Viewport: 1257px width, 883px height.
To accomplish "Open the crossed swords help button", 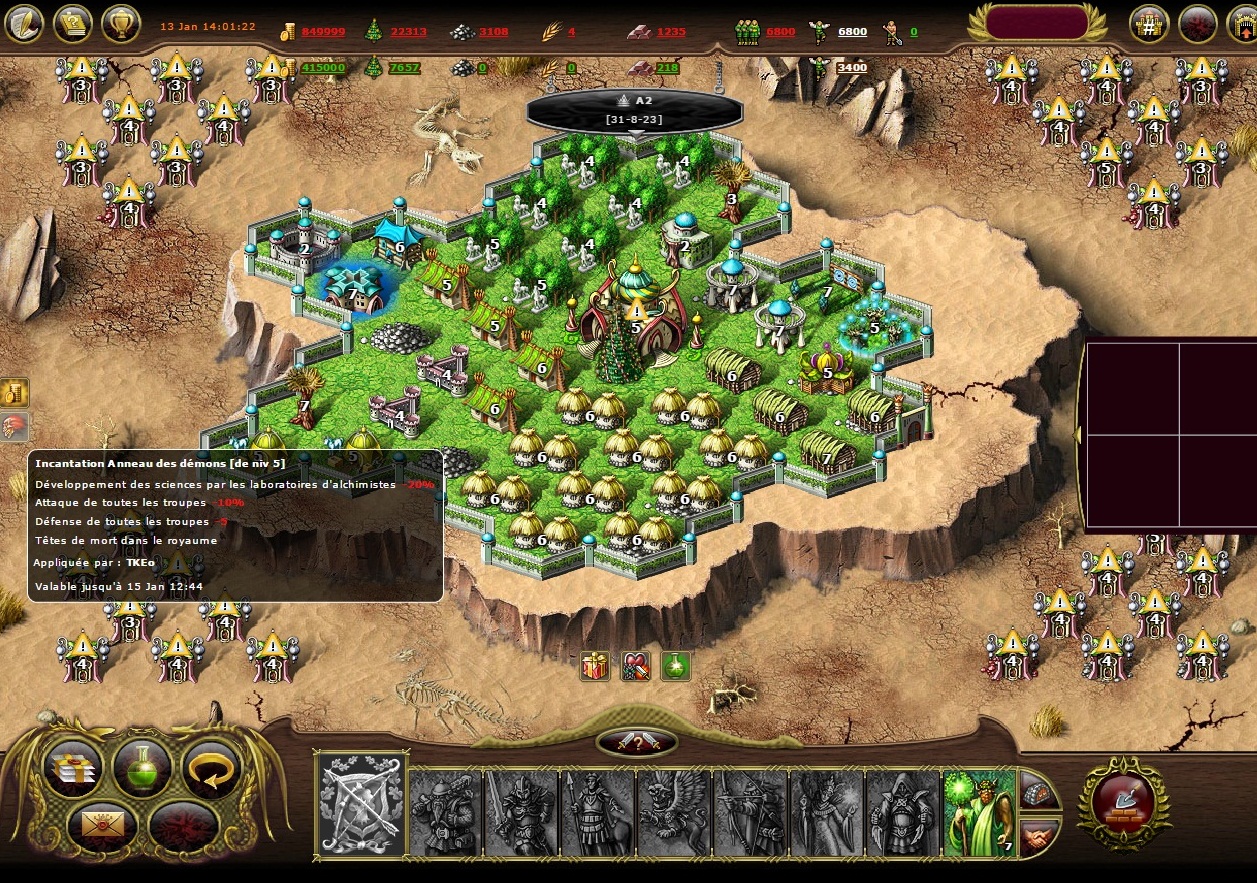I will tap(636, 742).
